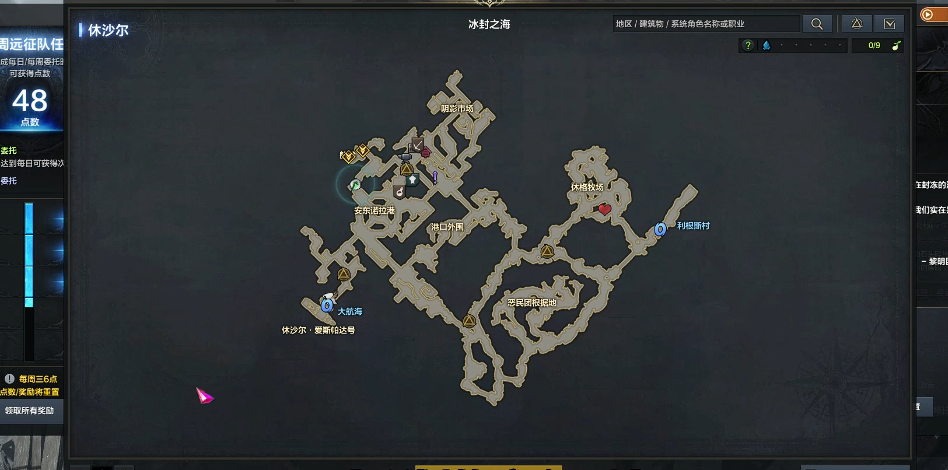This screenshot has width=948, height=470.
Task: Click the red heart marker at 休格牧场
Action: 604,209
